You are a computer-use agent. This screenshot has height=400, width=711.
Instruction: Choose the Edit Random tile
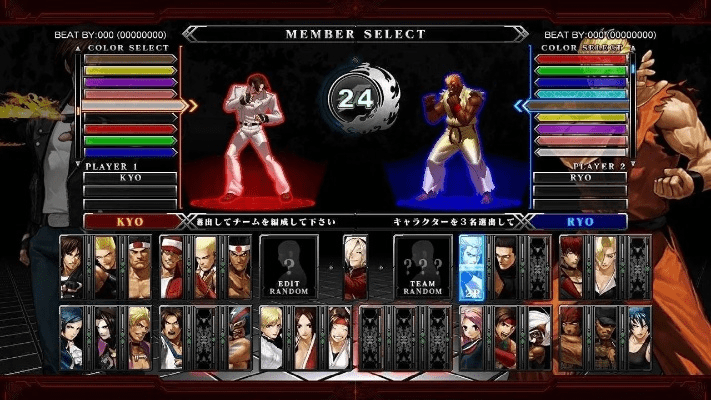[289, 265]
